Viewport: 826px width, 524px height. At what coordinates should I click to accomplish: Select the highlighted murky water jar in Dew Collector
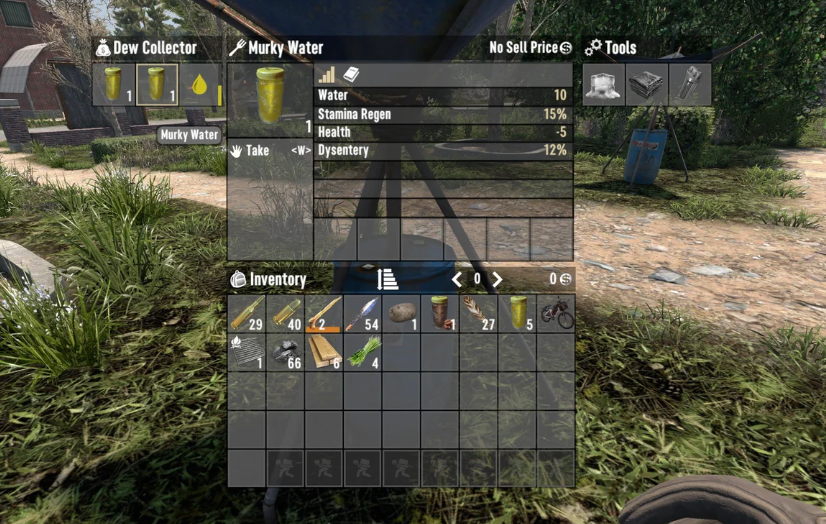click(x=157, y=85)
